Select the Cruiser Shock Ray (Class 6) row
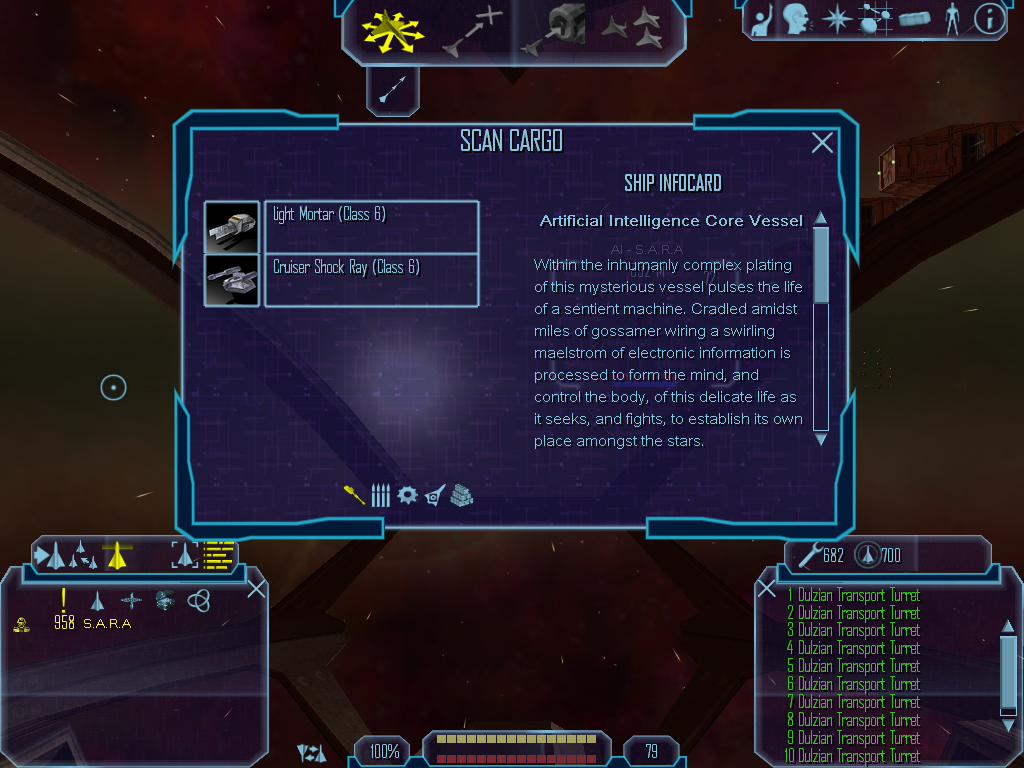The height and width of the screenshot is (768, 1024). [371, 280]
